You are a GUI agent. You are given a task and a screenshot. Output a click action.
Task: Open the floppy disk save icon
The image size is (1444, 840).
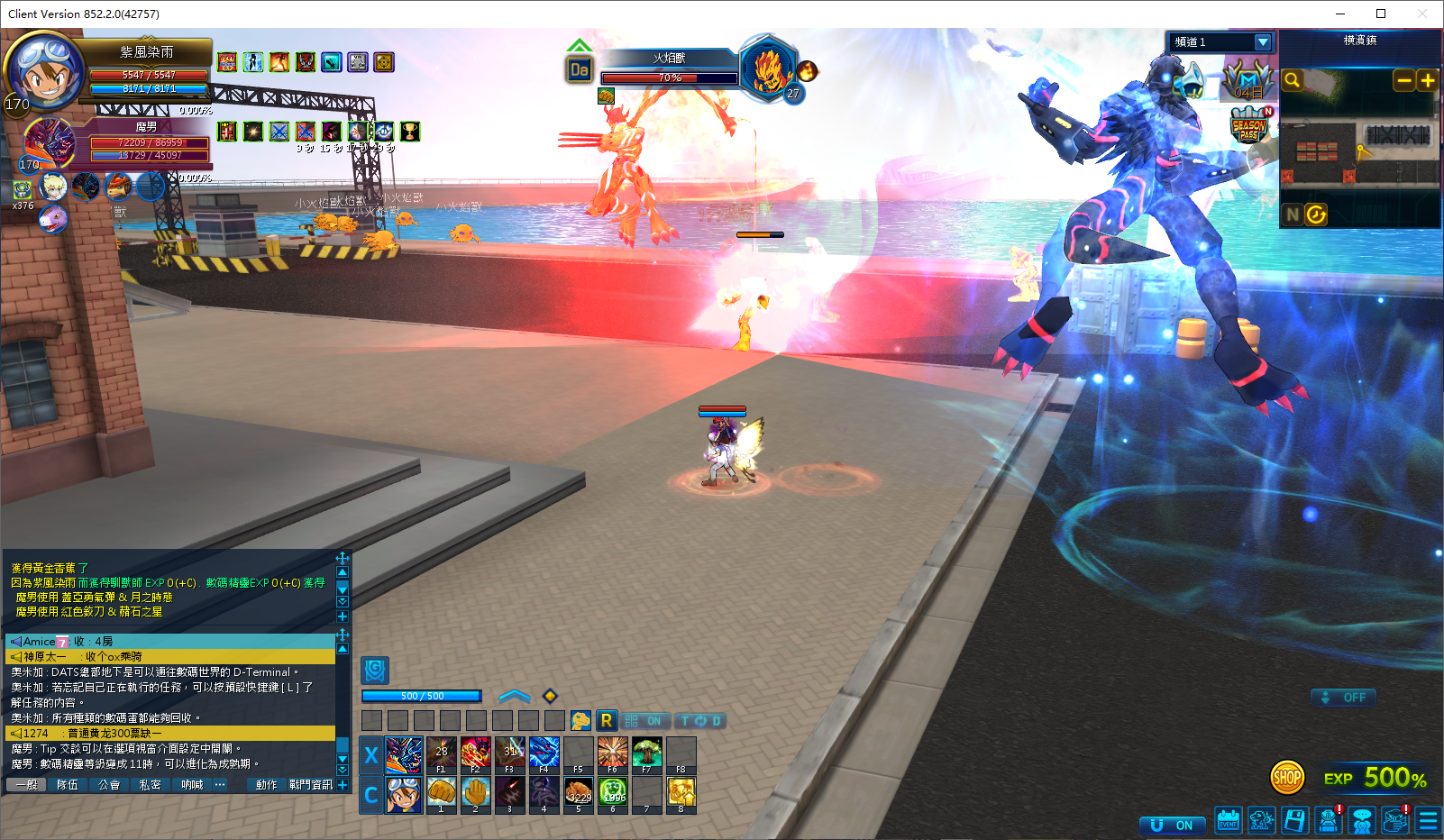(1295, 820)
